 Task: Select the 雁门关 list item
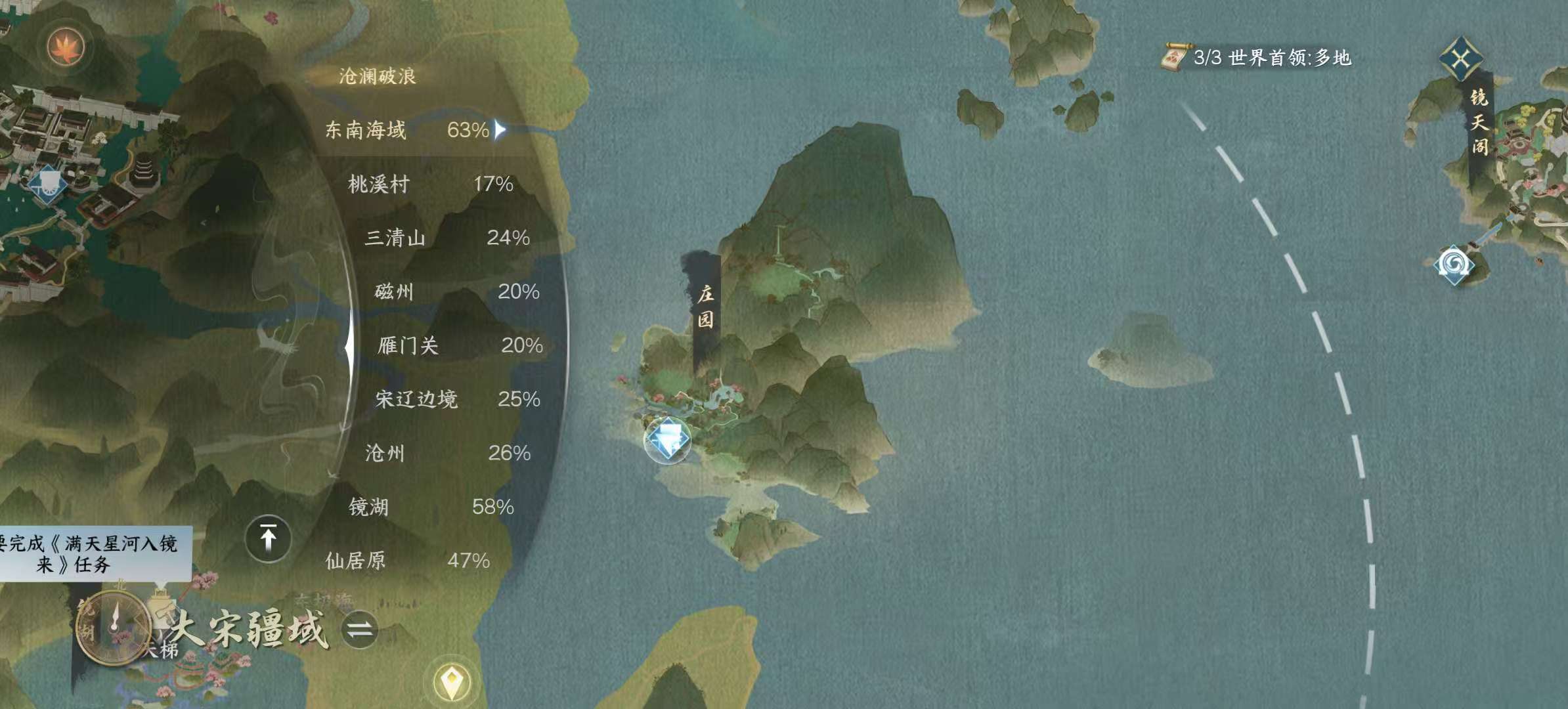pos(410,345)
